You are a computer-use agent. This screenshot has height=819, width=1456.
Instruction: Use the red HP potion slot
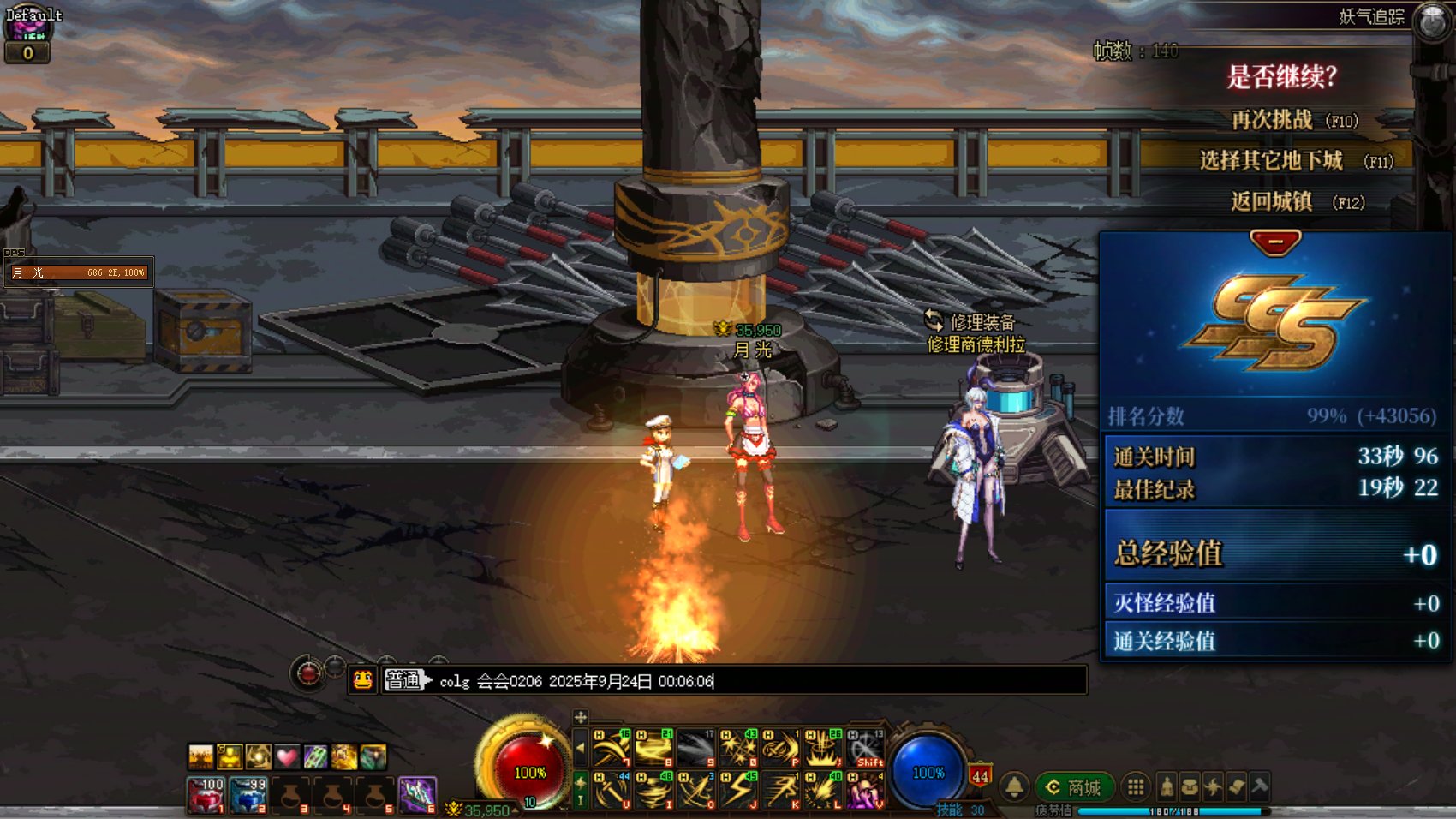206,795
